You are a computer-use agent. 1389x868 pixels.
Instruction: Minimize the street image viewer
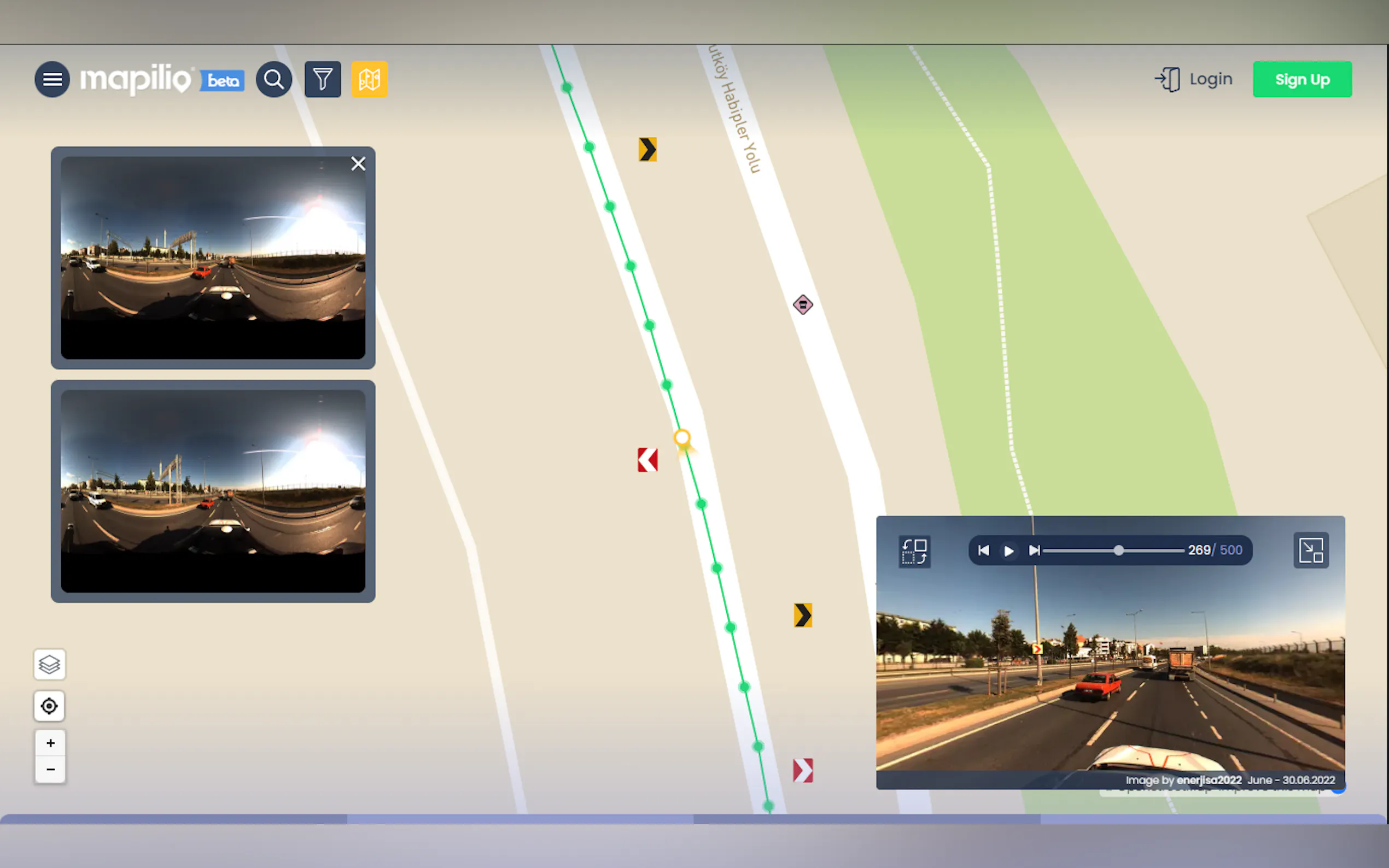coord(1311,550)
